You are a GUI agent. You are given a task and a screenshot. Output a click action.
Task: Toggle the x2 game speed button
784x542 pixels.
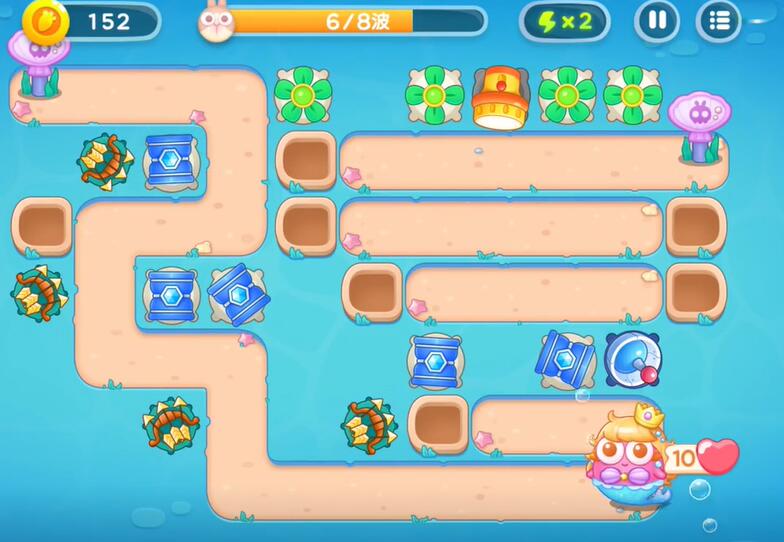[x=565, y=21]
